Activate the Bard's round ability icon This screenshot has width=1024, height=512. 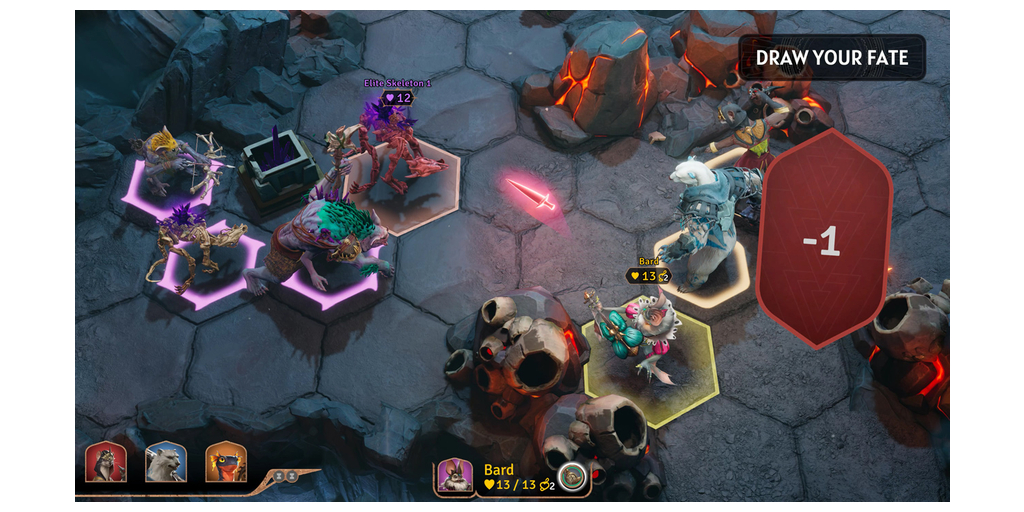pos(572,476)
